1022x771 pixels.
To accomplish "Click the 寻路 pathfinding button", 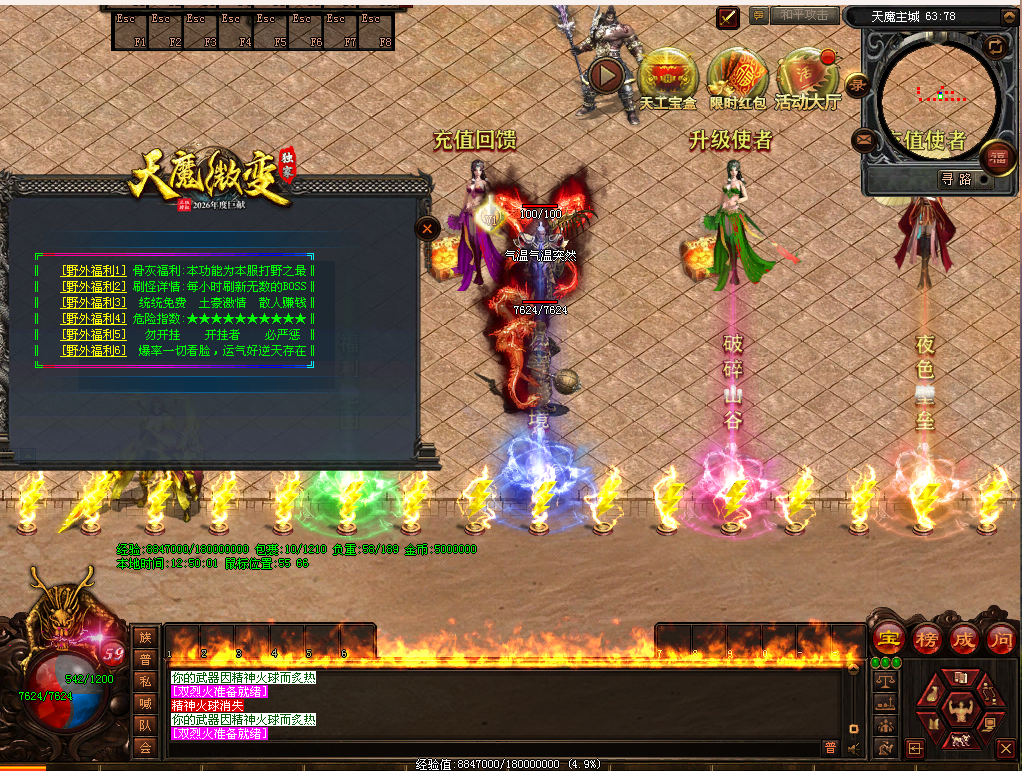I will point(957,179).
